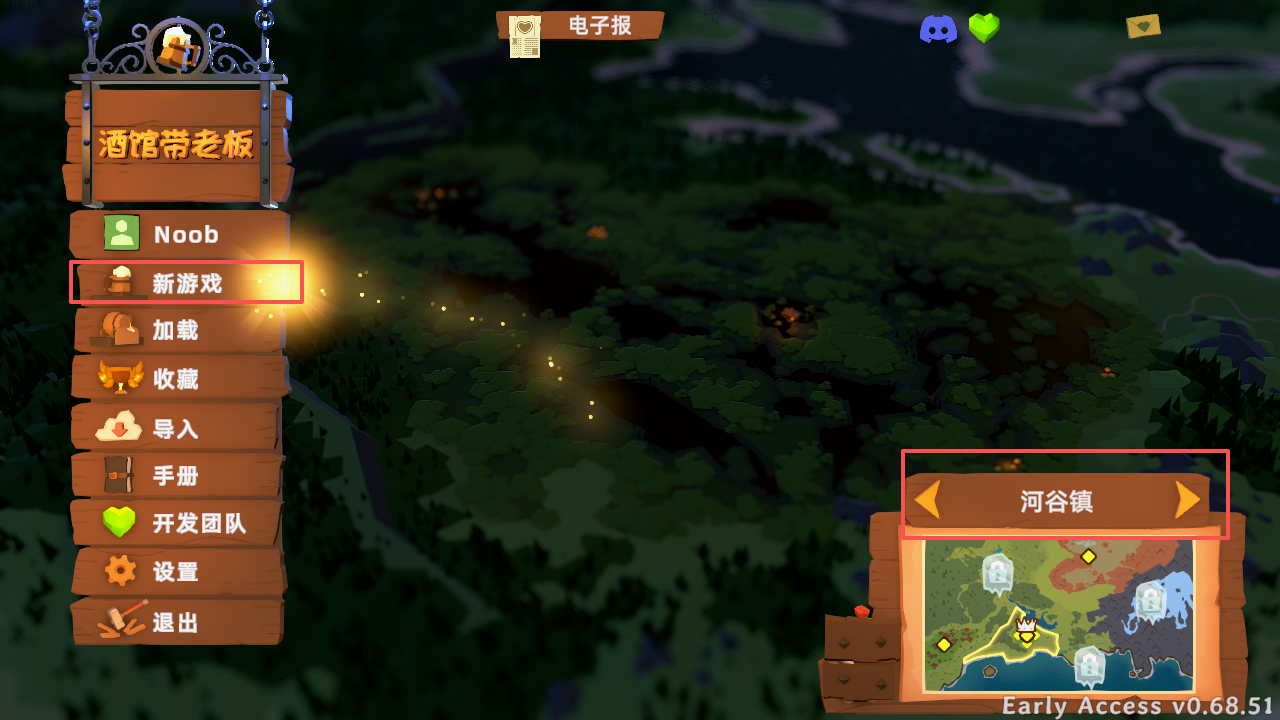This screenshot has width=1280, height=720.
Task: Open the yellow envelope icon
Action: 1142,26
